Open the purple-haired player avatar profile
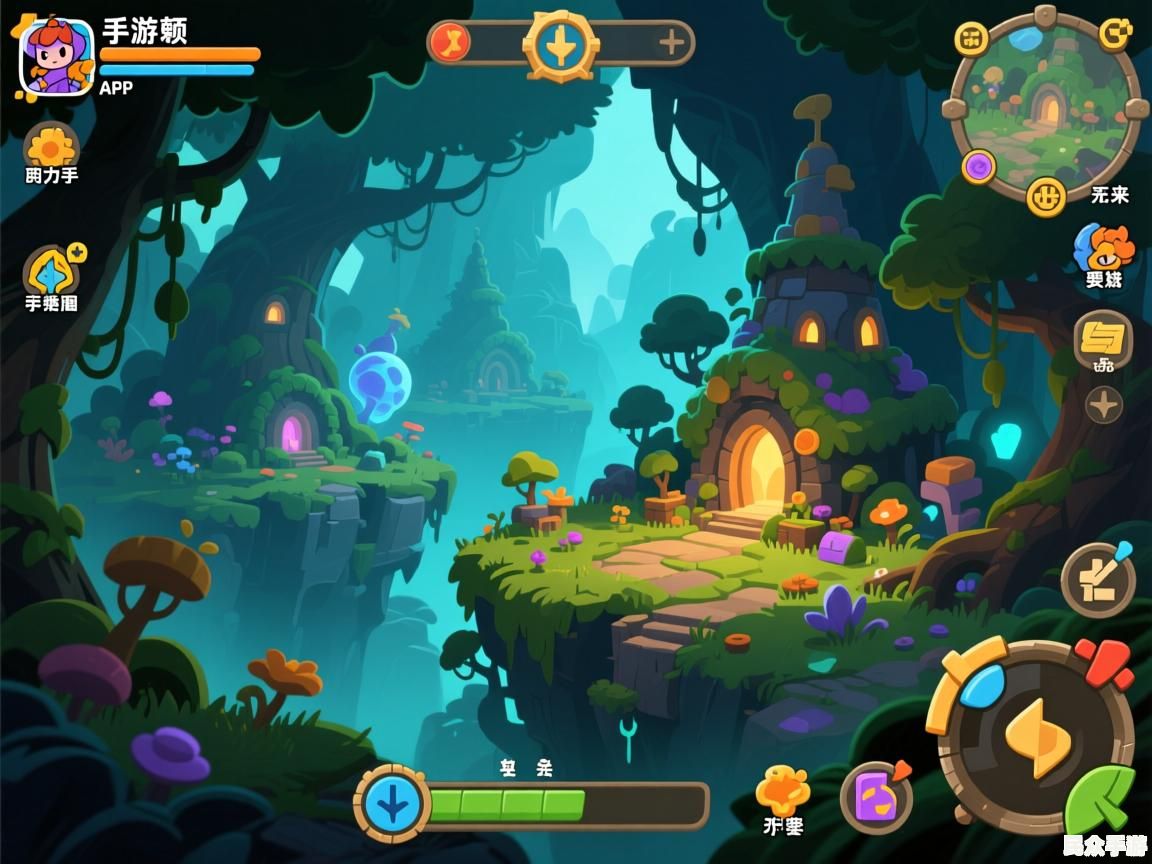The height and width of the screenshot is (864, 1152). pyautogui.click(x=56, y=56)
